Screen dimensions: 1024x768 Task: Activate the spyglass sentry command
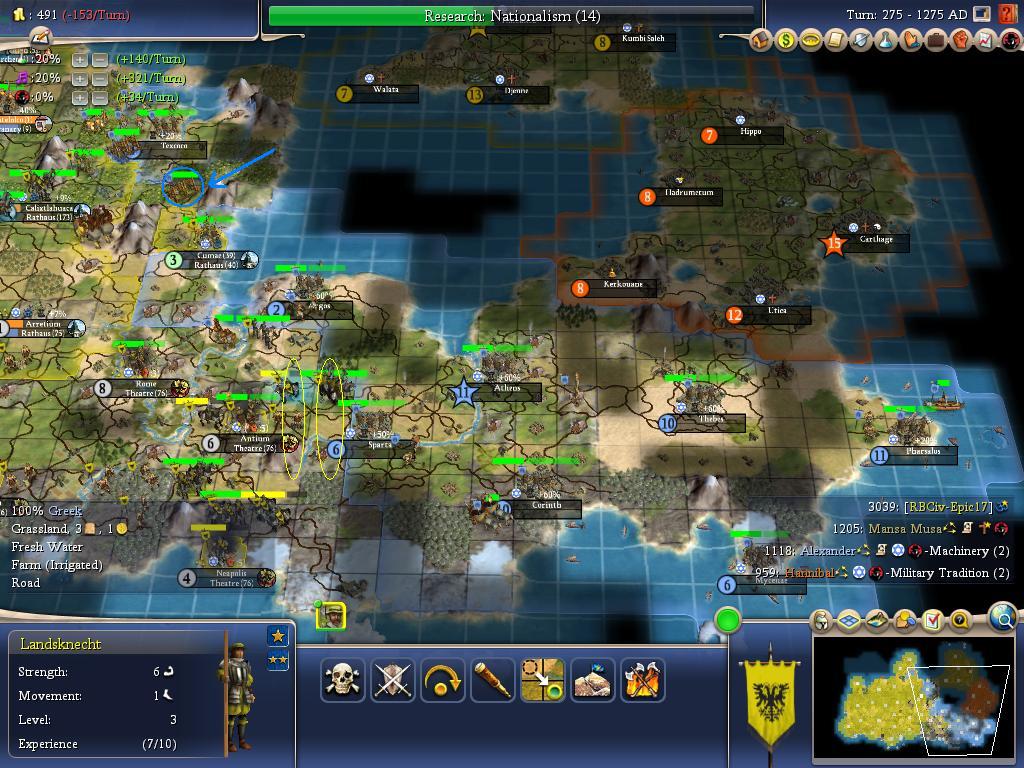[x=493, y=680]
